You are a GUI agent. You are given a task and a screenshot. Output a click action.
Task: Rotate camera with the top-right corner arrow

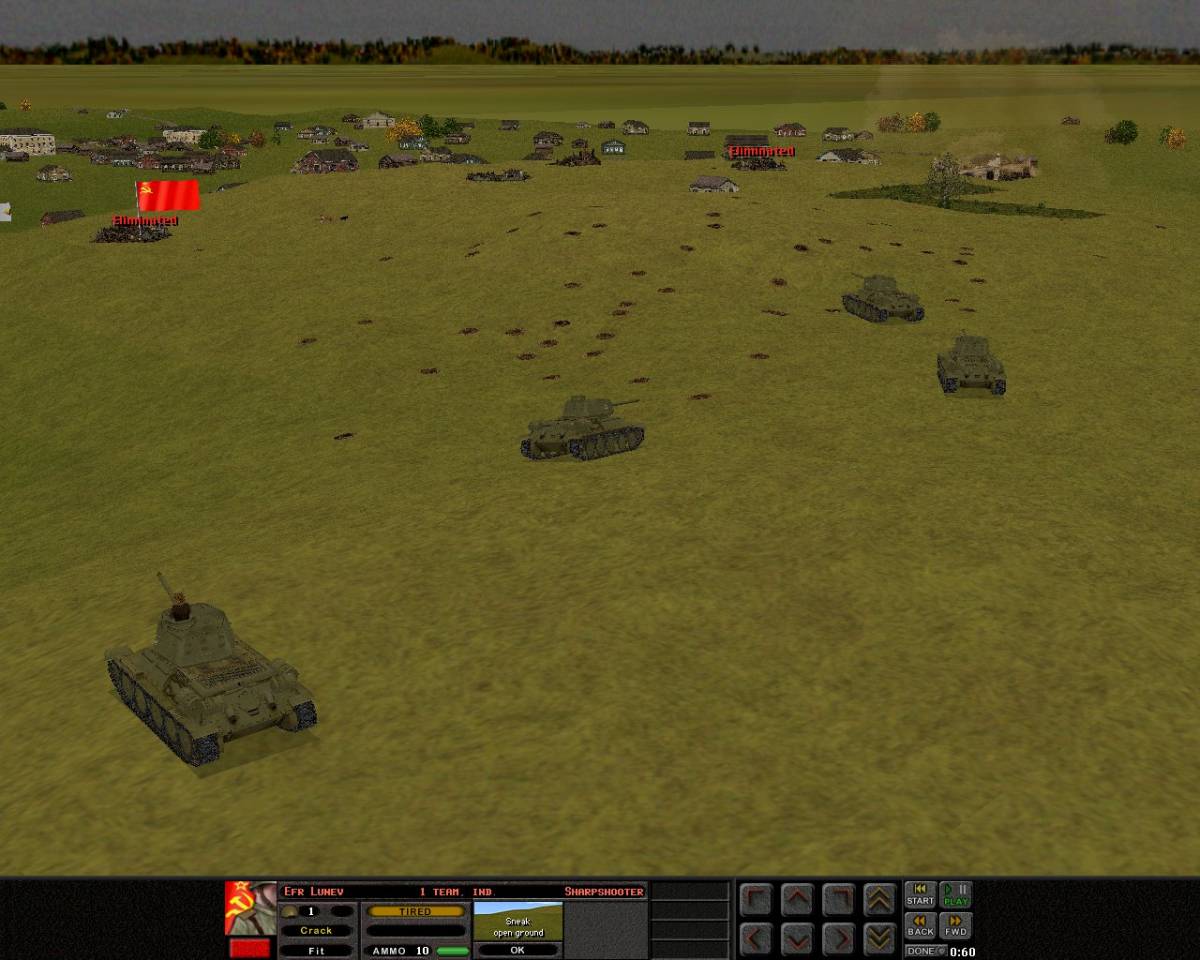(838, 899)
